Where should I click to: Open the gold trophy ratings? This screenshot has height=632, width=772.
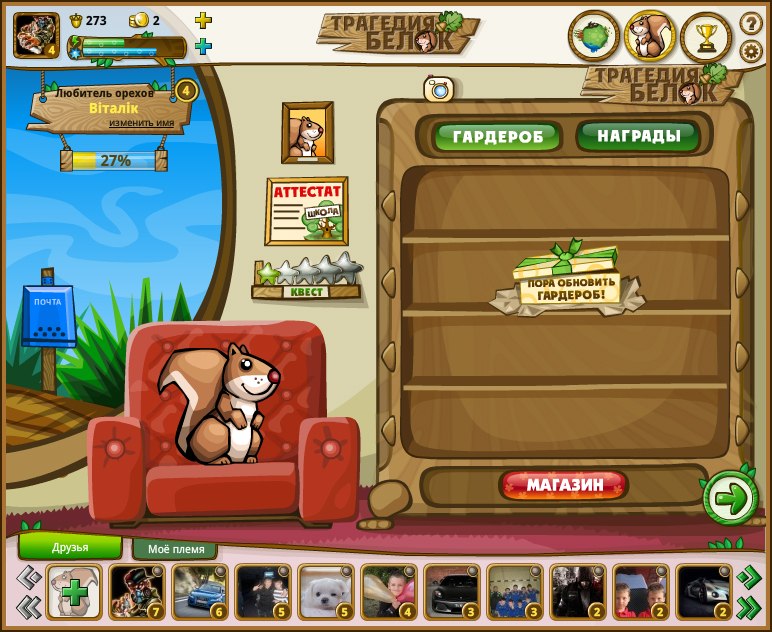coord(706,38)
